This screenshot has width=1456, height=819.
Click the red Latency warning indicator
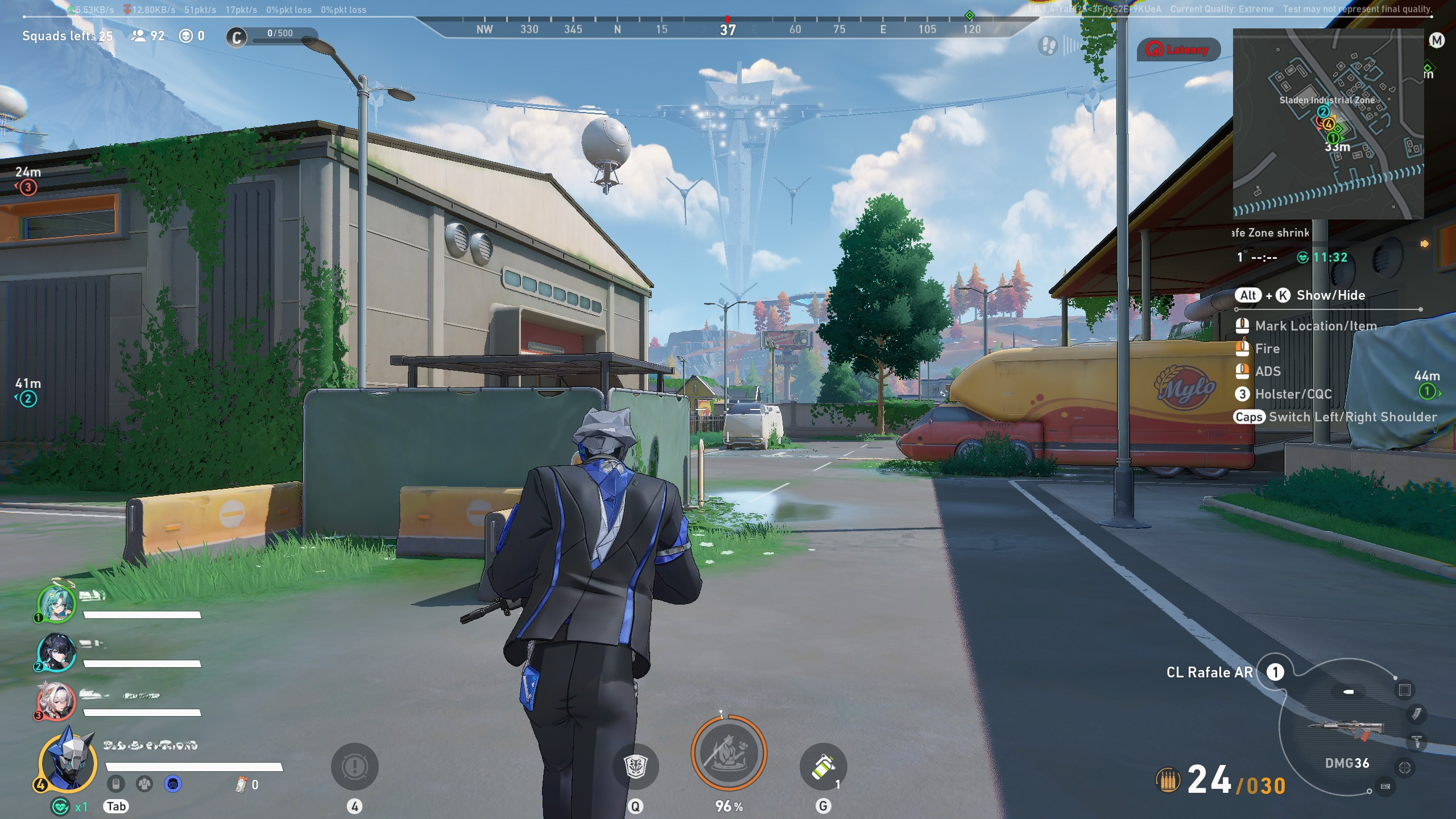(1178, 50)
